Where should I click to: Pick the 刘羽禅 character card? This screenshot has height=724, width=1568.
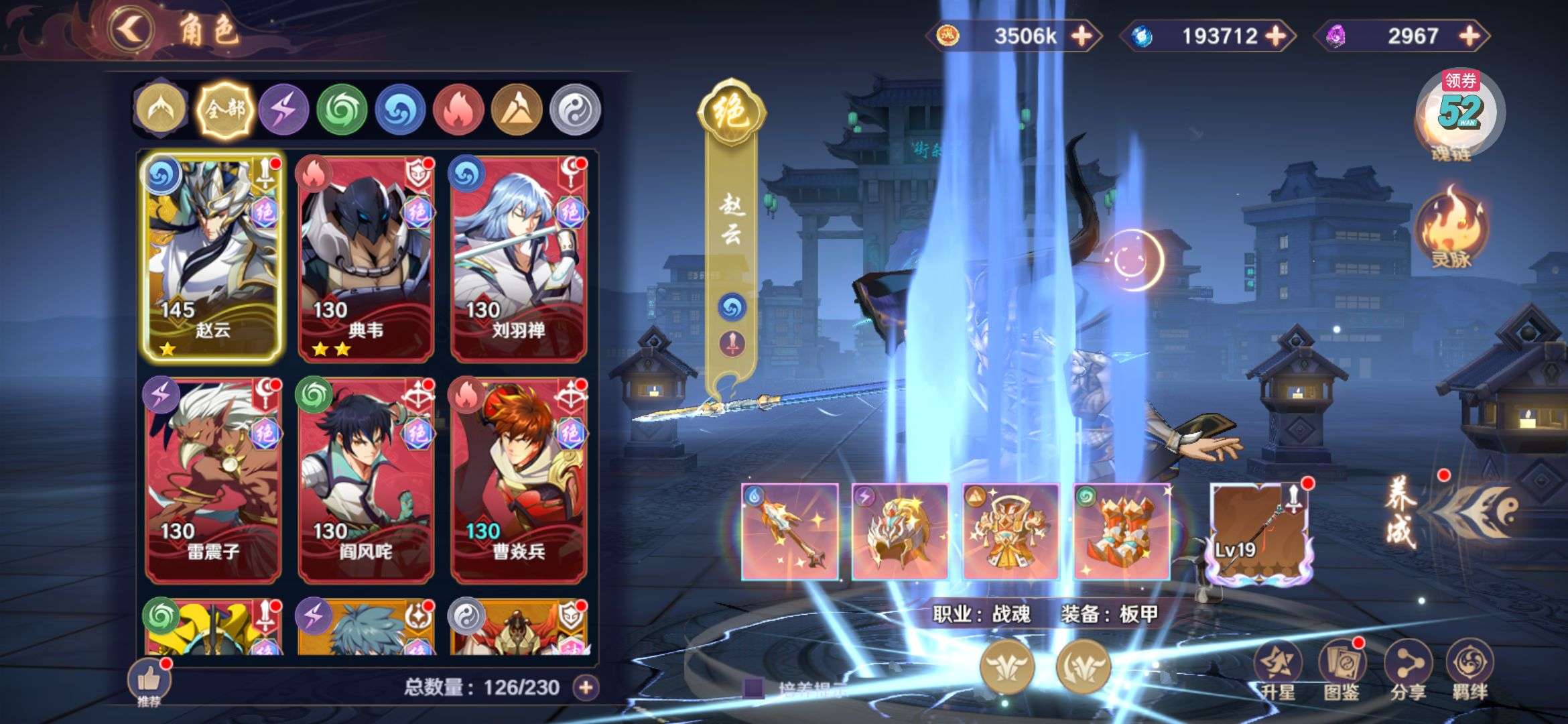pos(519,257)
